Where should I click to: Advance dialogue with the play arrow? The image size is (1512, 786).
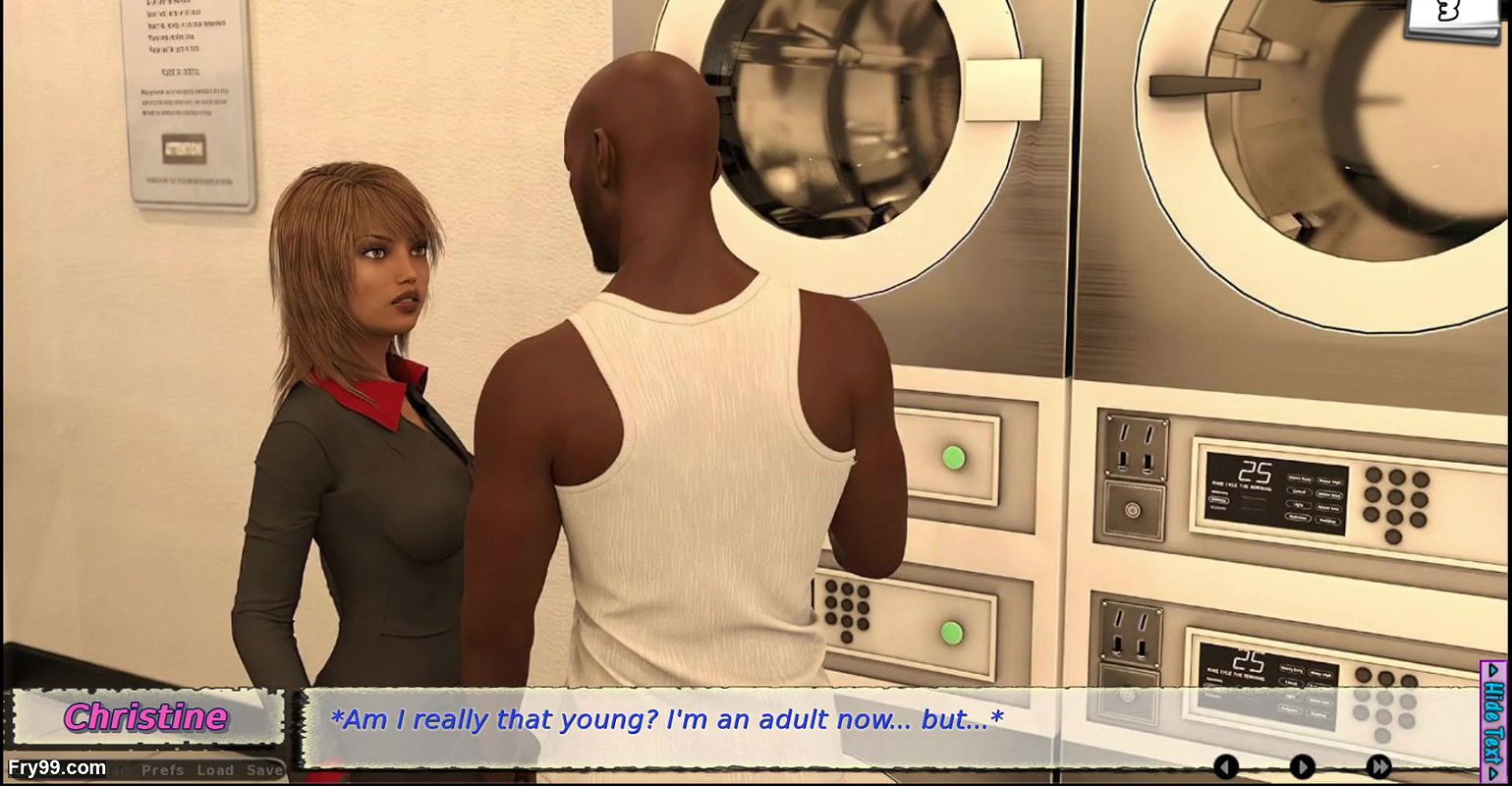[x=1302, y=764]
